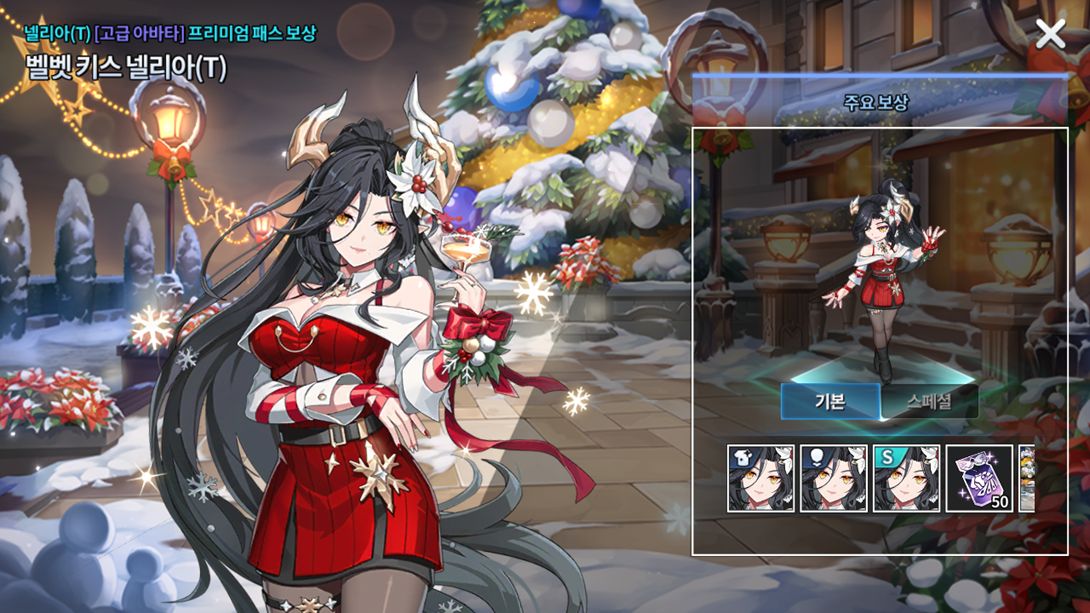Select the purple ticket reward showing 50
Viewport: 1090px width, 613px height.
[x=979, y=479]
